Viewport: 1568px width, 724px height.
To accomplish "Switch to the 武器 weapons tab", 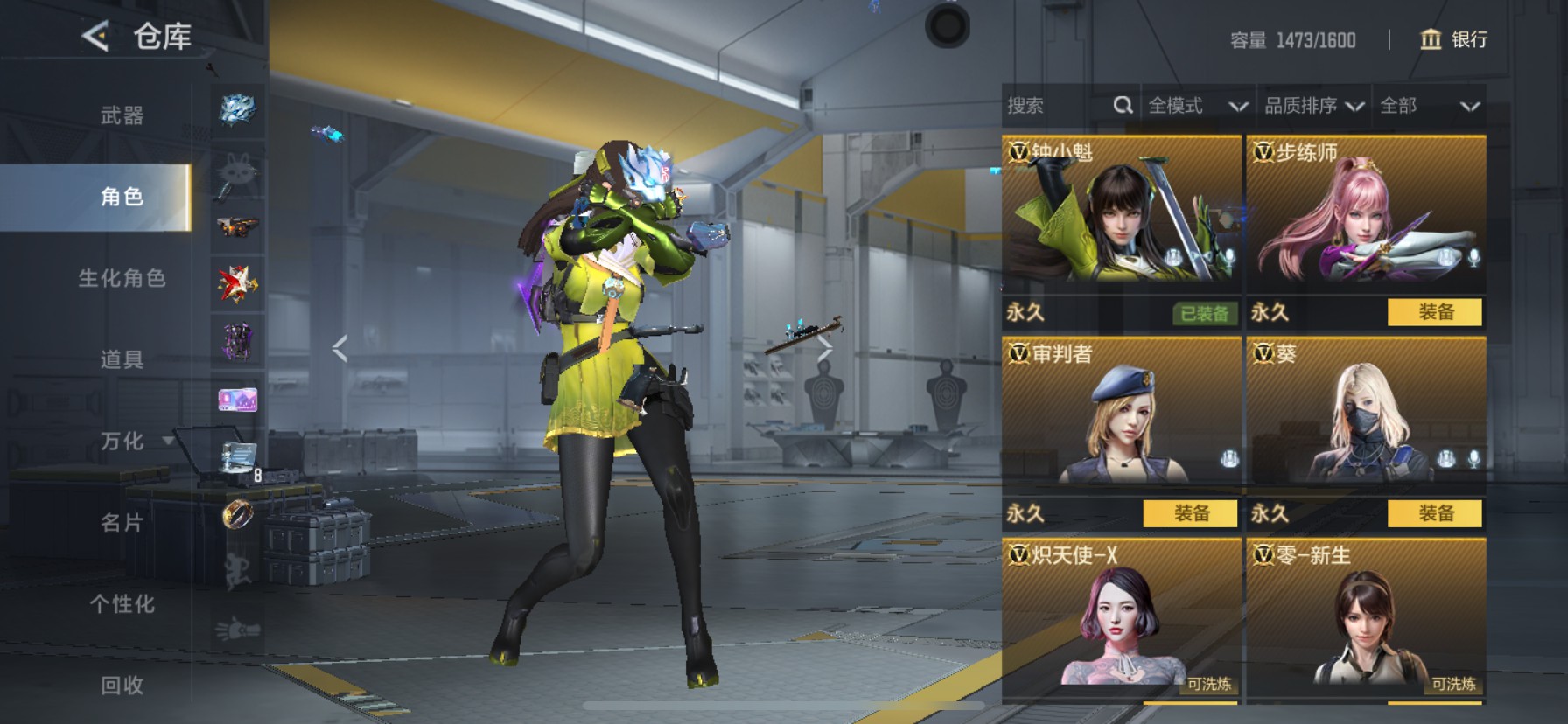I will (122, 115).
